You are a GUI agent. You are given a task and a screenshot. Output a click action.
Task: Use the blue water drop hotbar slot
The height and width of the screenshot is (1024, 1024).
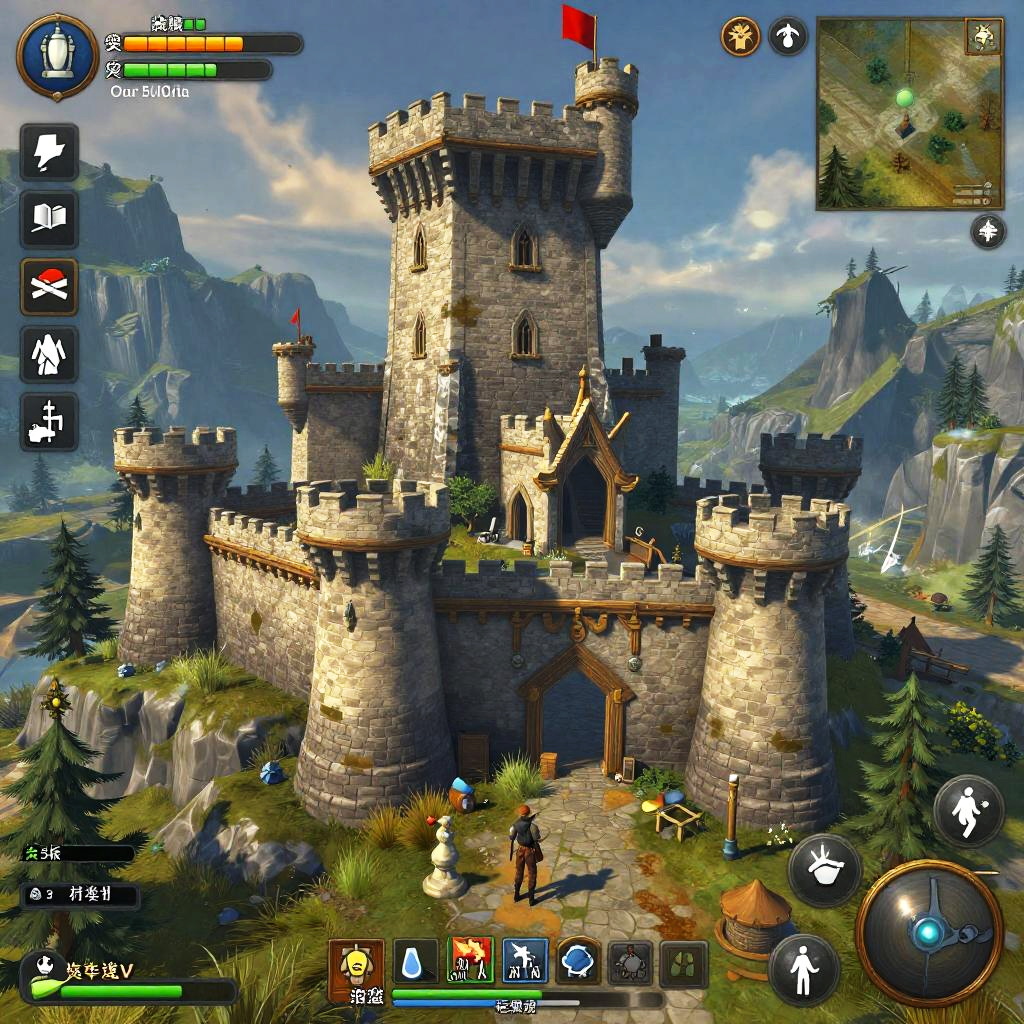point(415,964)
